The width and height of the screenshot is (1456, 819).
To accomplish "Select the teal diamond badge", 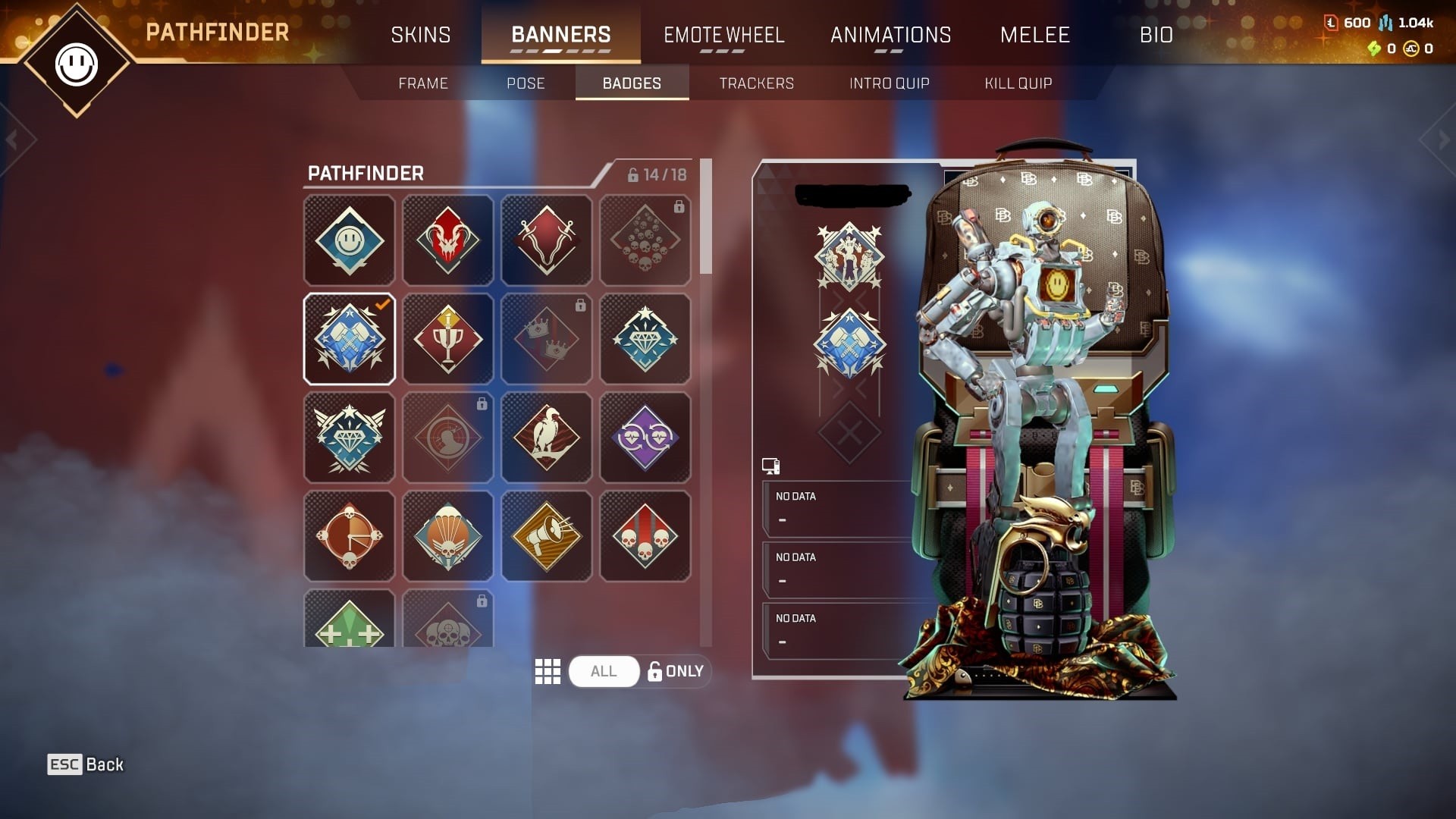I will [x=645, y=339].
